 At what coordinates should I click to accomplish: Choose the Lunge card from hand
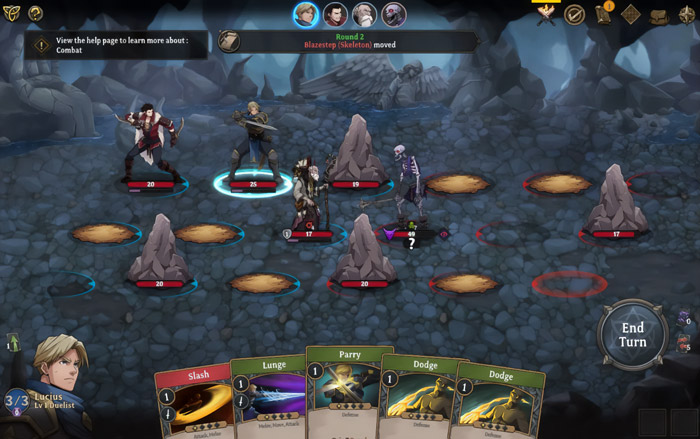coord(270,396)
